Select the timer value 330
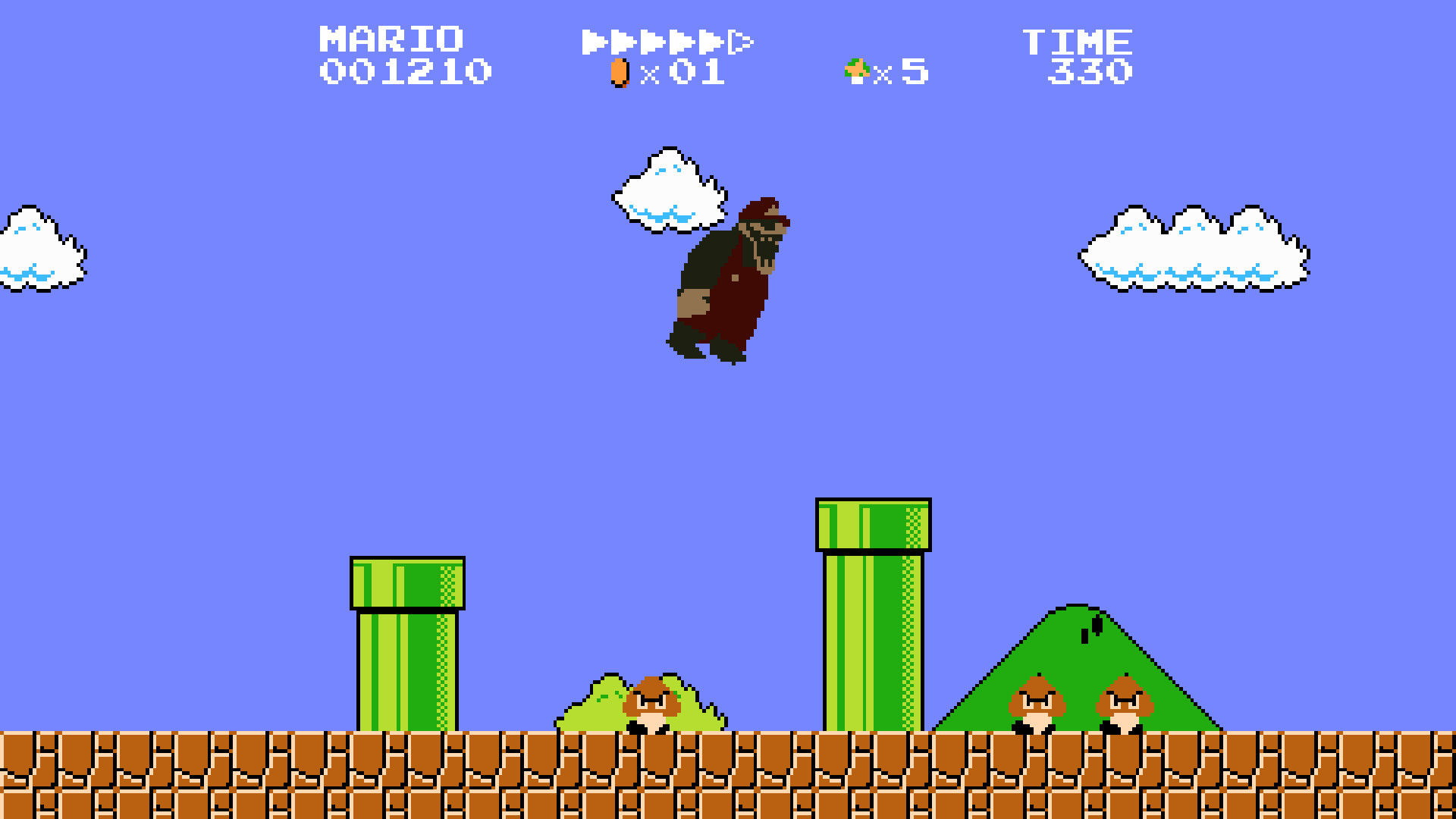Image resolution: width=1456 pixels, height=819 pixels. pyautogui.click(x=1089, y=72)
